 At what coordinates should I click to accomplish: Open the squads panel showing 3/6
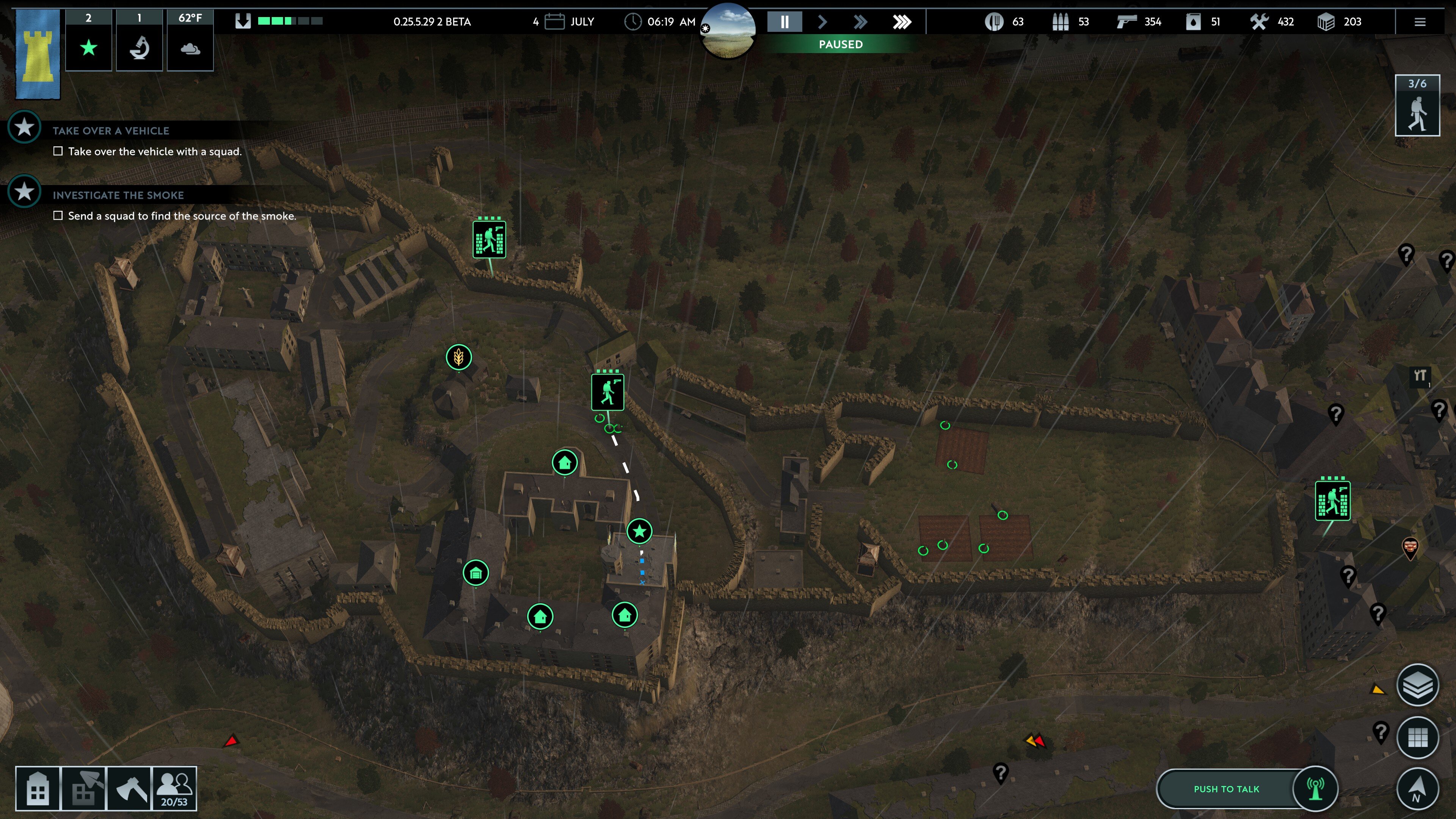click(x=1417, y=106)
